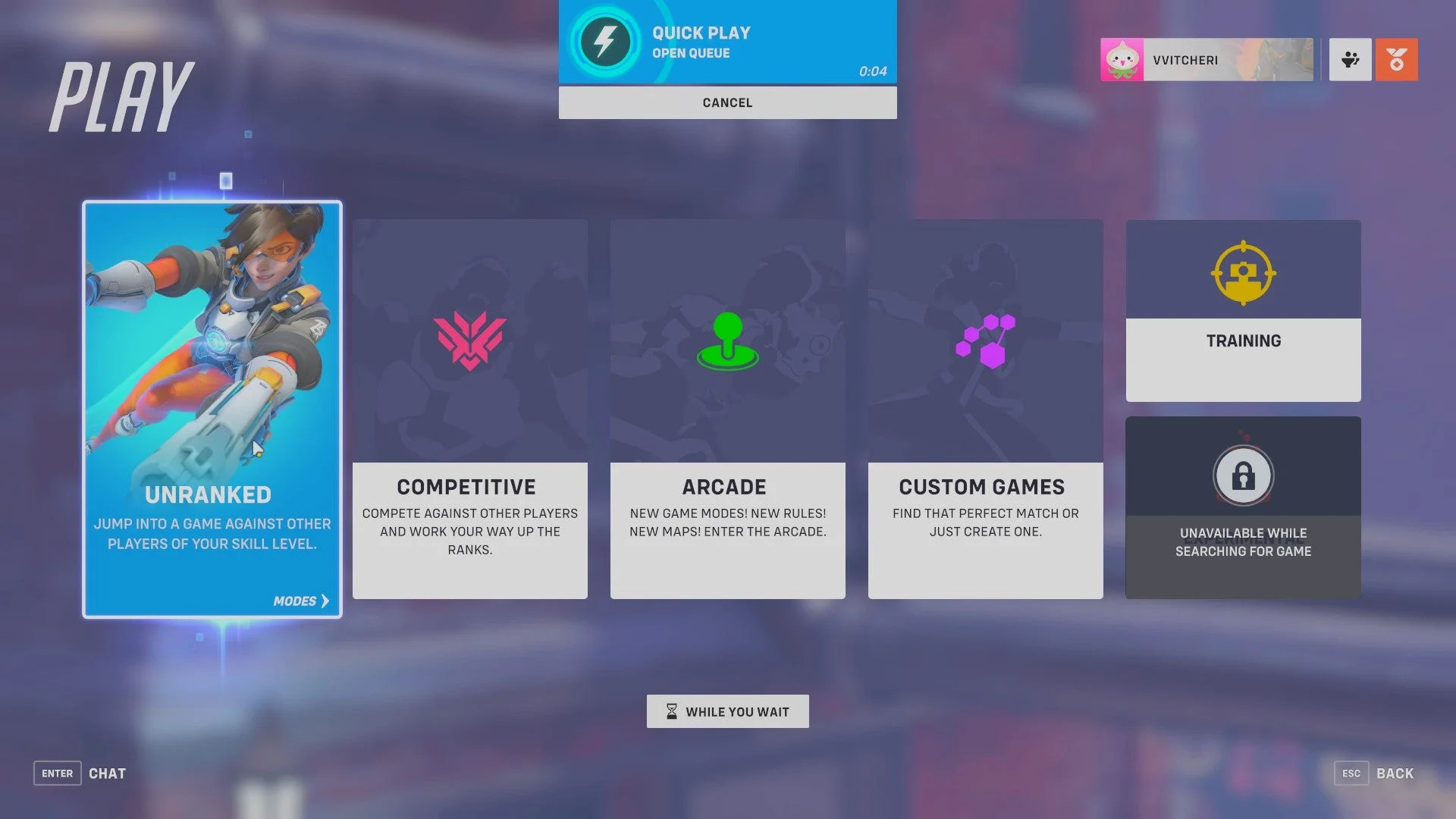Open Chat from bottom left

point(107,773)
